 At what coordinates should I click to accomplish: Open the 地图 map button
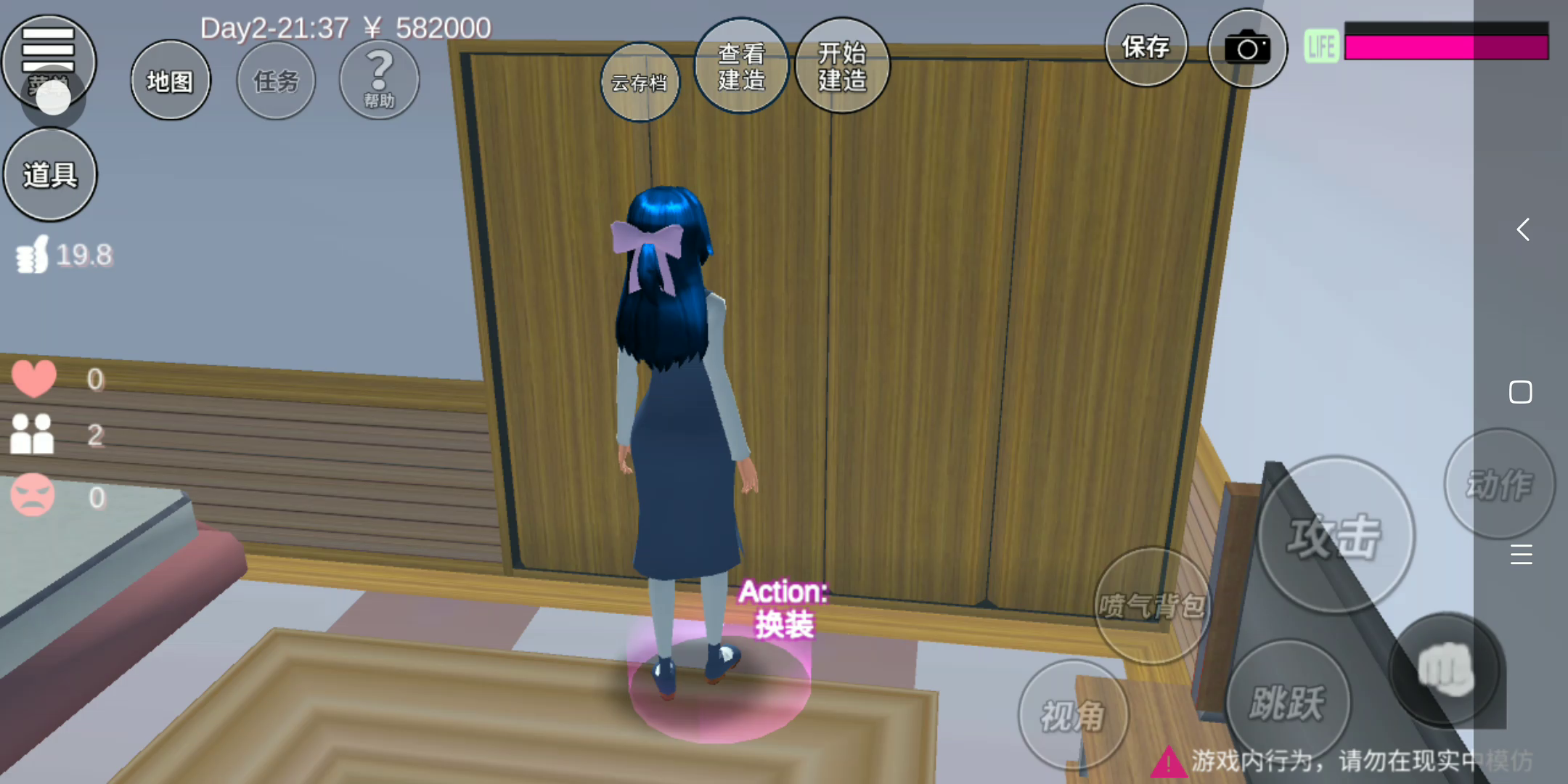coord(171,81)
